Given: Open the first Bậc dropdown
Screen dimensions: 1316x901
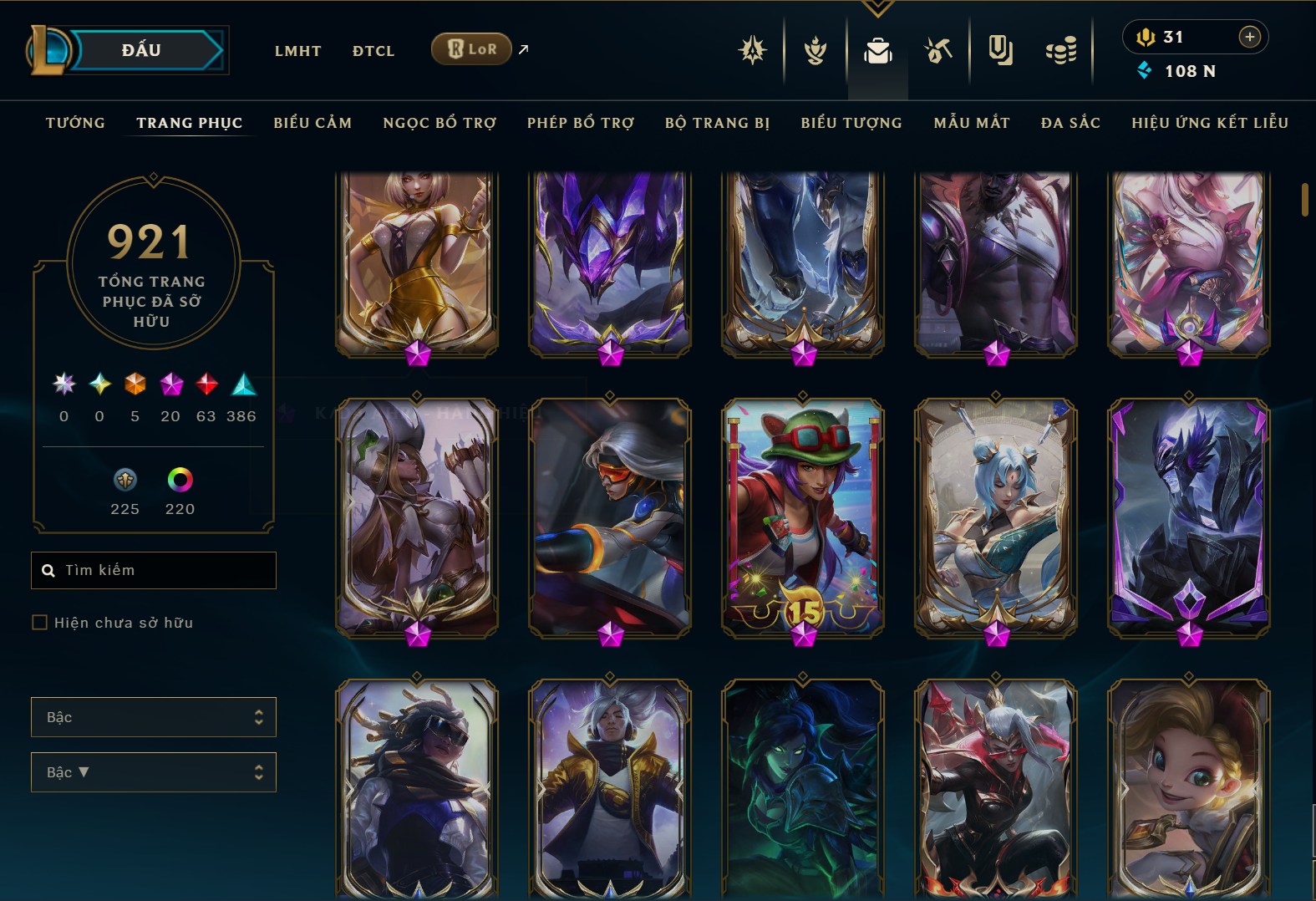Looking at the screenshot, I should pos(154,717).
